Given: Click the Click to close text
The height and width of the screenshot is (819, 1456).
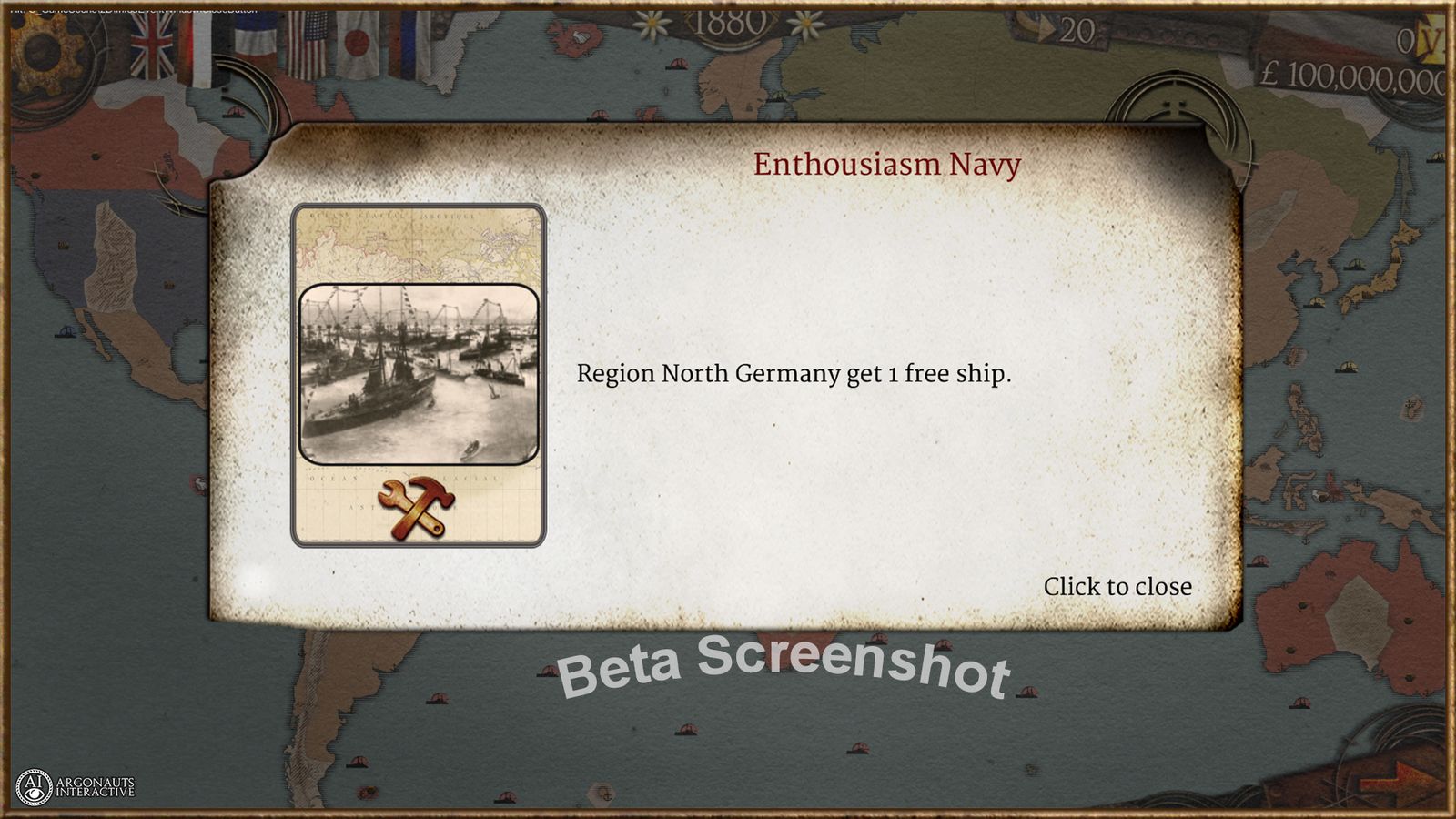Looking at the screenshot, I should (x=1117, y=586).
